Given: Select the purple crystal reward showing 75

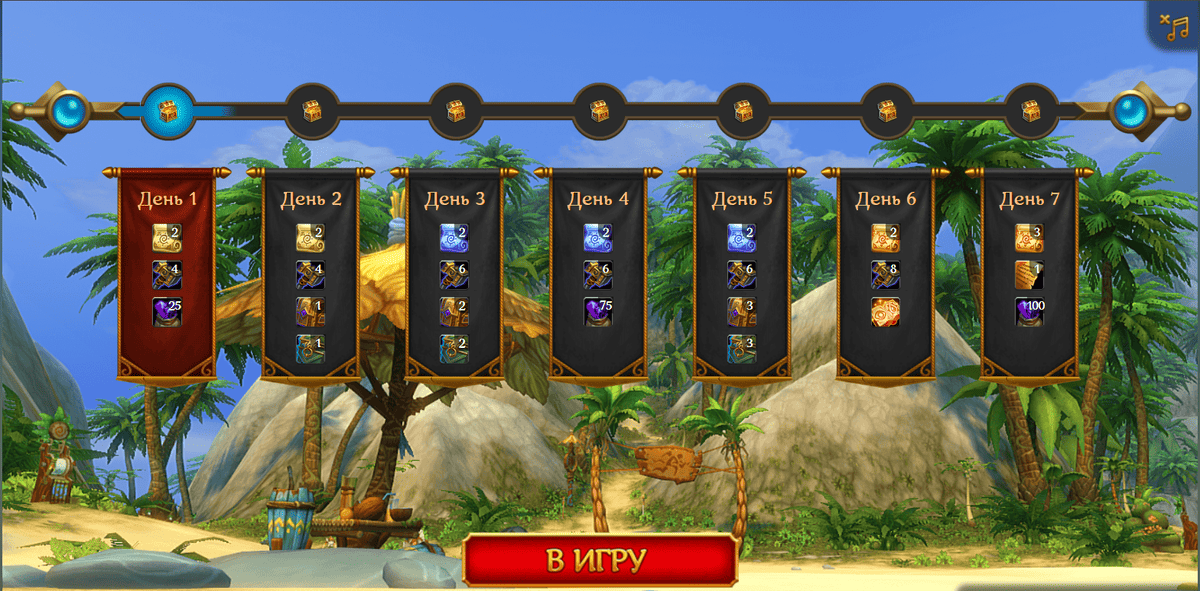Looking at the screenshot, I should click(598, 311).
